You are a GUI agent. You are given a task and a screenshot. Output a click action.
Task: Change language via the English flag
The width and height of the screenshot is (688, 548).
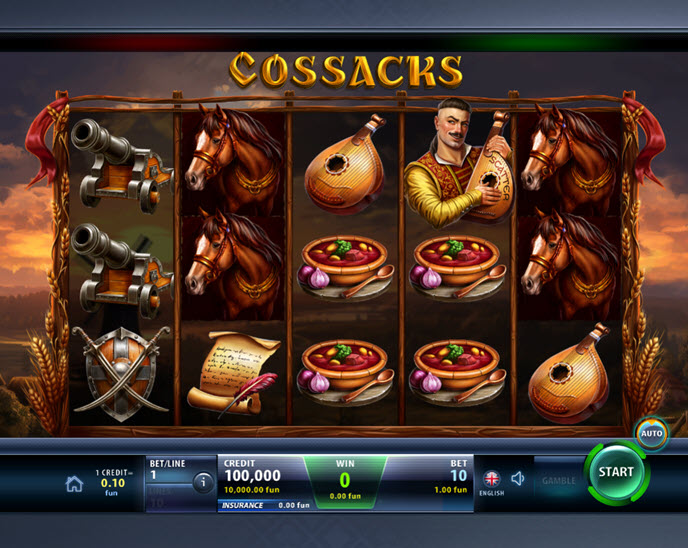[x=491, y=479]
